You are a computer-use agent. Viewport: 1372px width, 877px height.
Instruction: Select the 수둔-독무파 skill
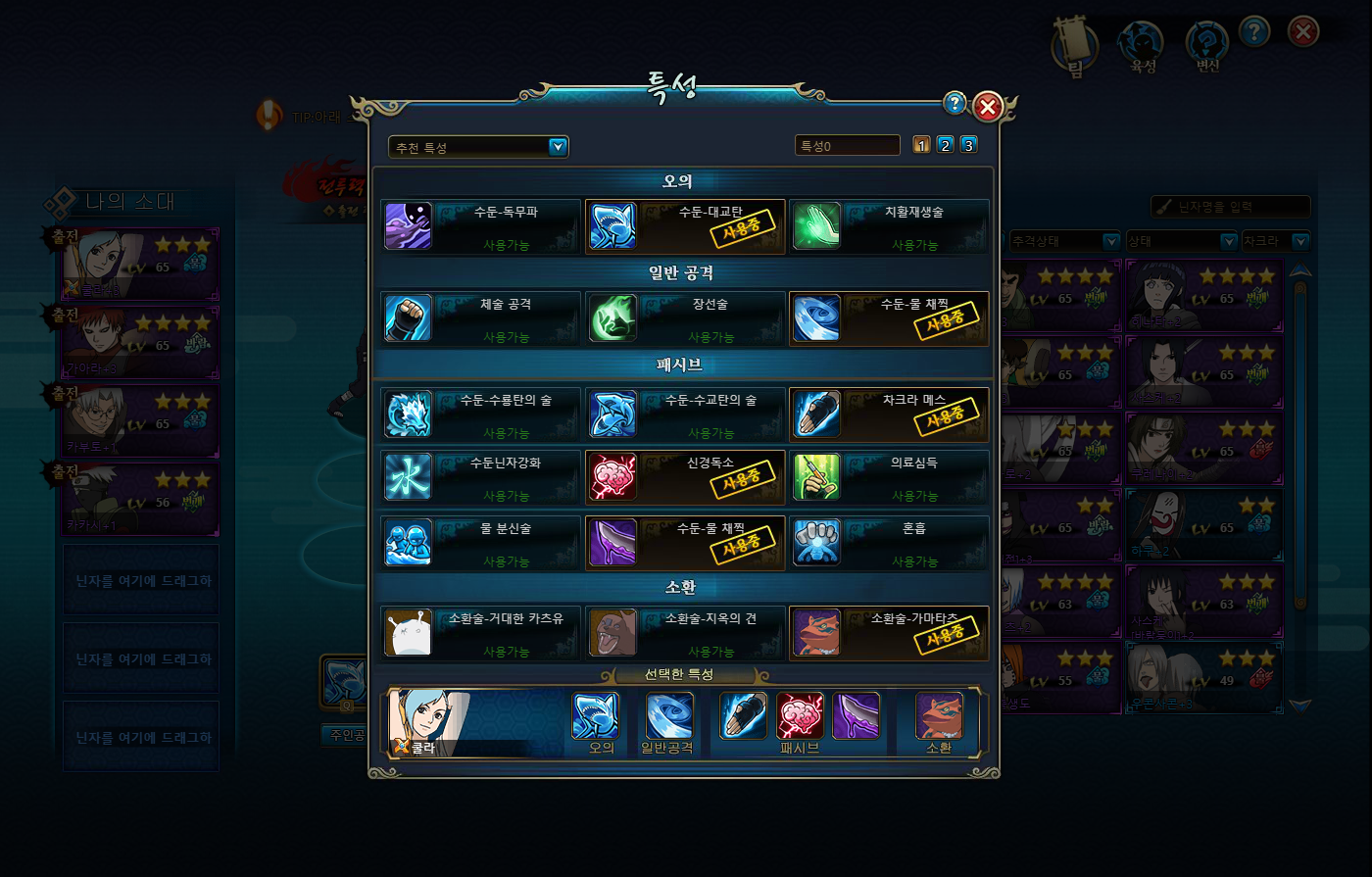(480, 226)
